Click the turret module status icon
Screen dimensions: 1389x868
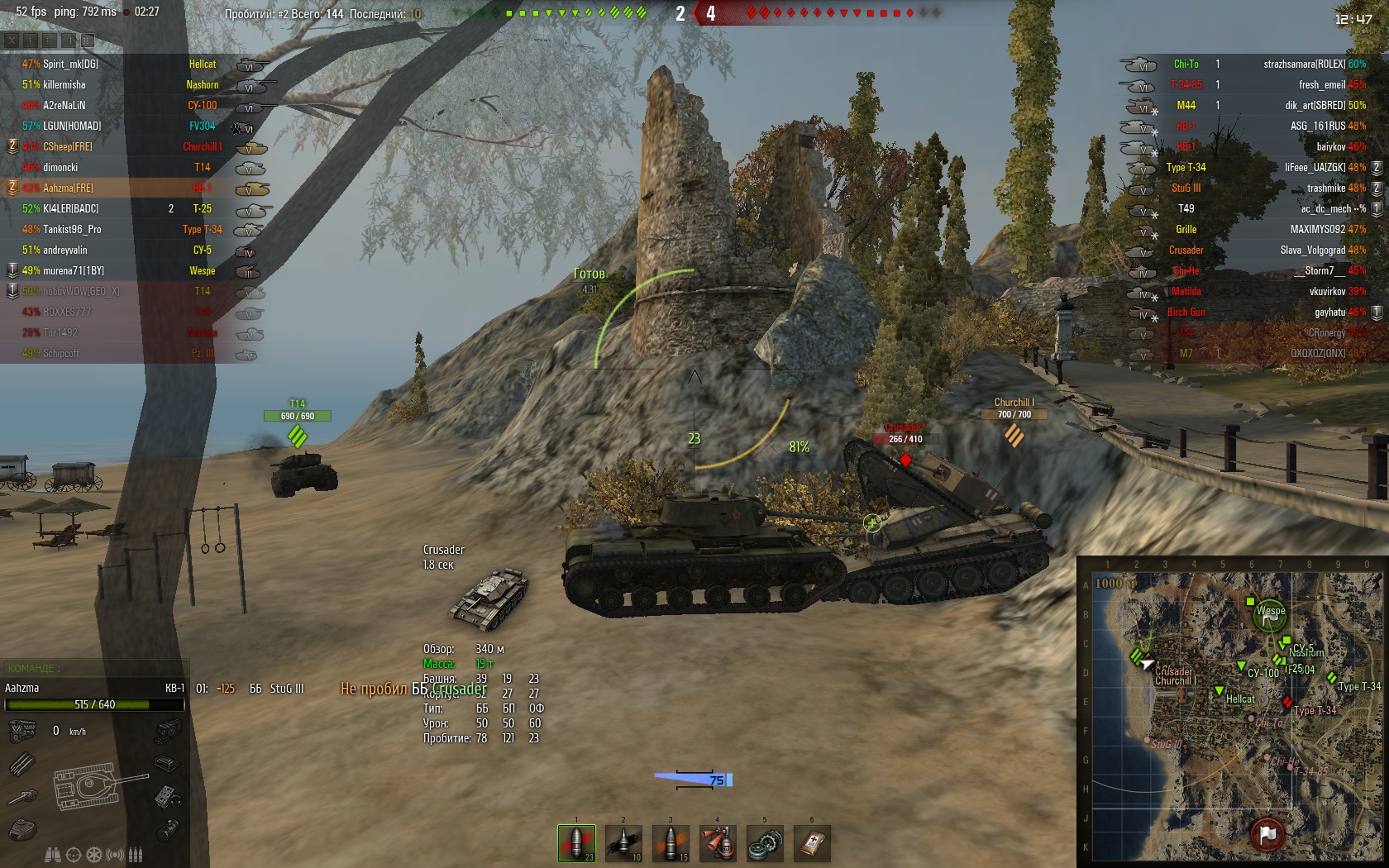[22, 828]
